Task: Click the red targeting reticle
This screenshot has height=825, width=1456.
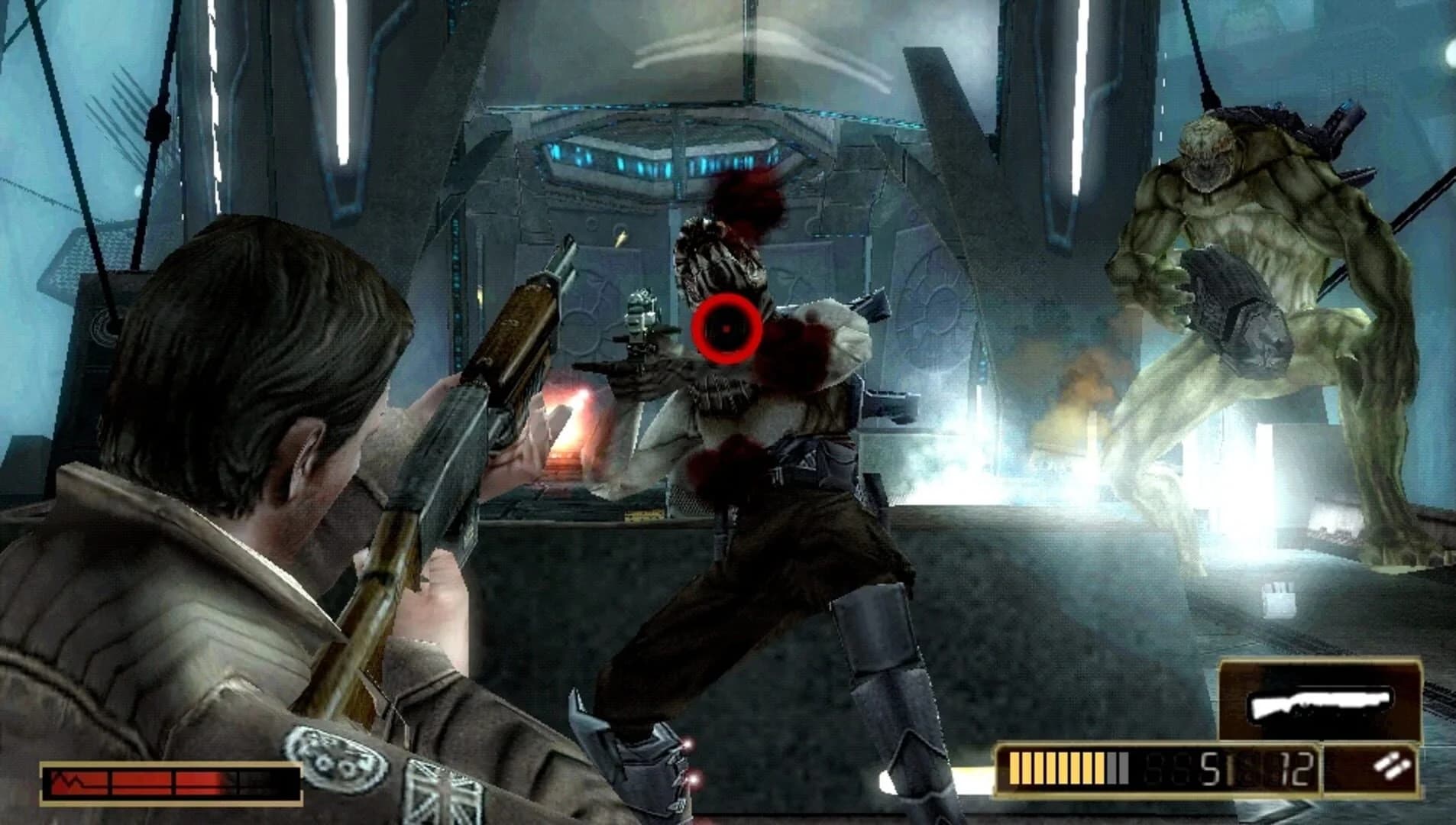Action: click(726, 328)
